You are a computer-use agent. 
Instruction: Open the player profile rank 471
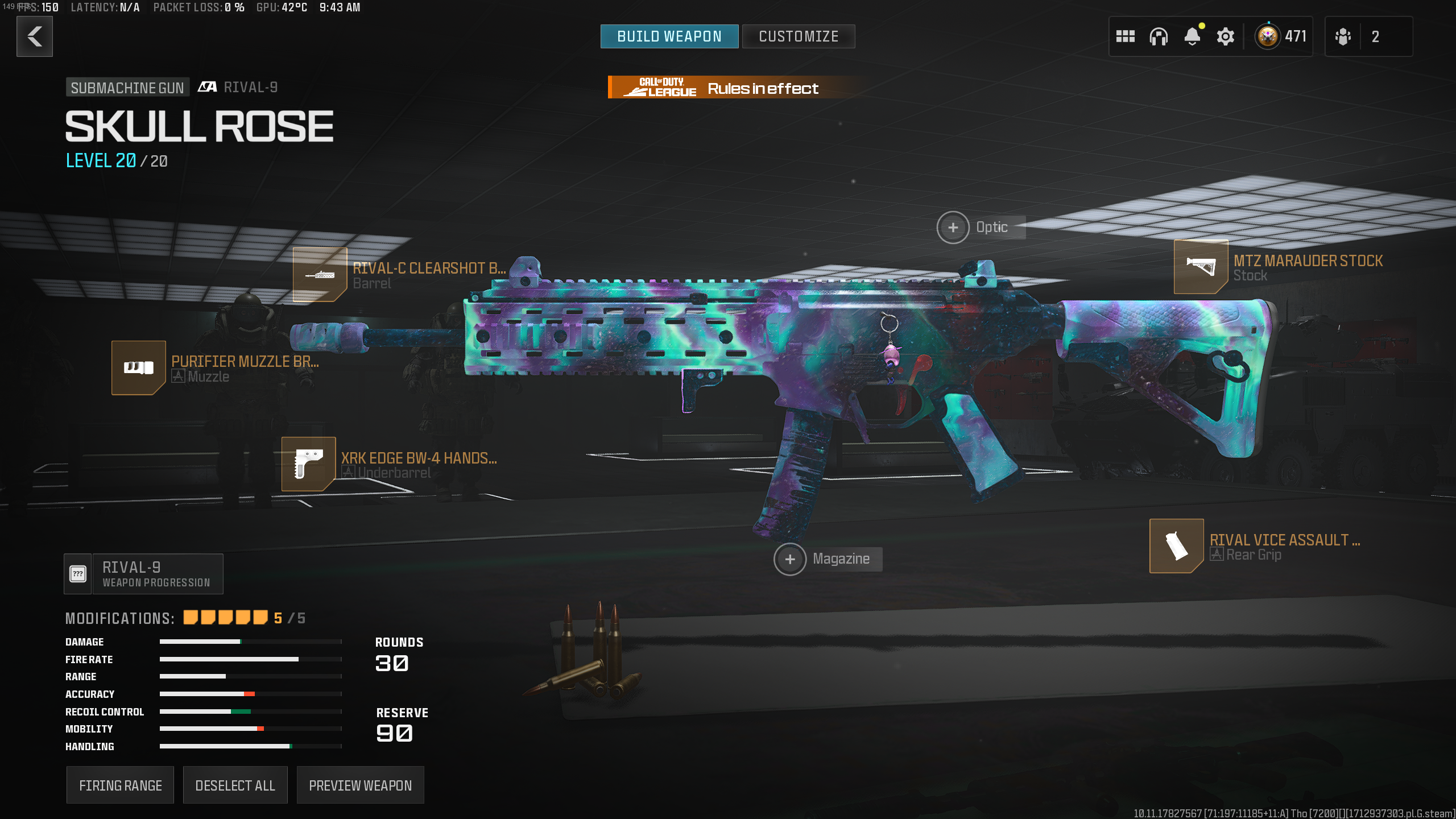1282,37
